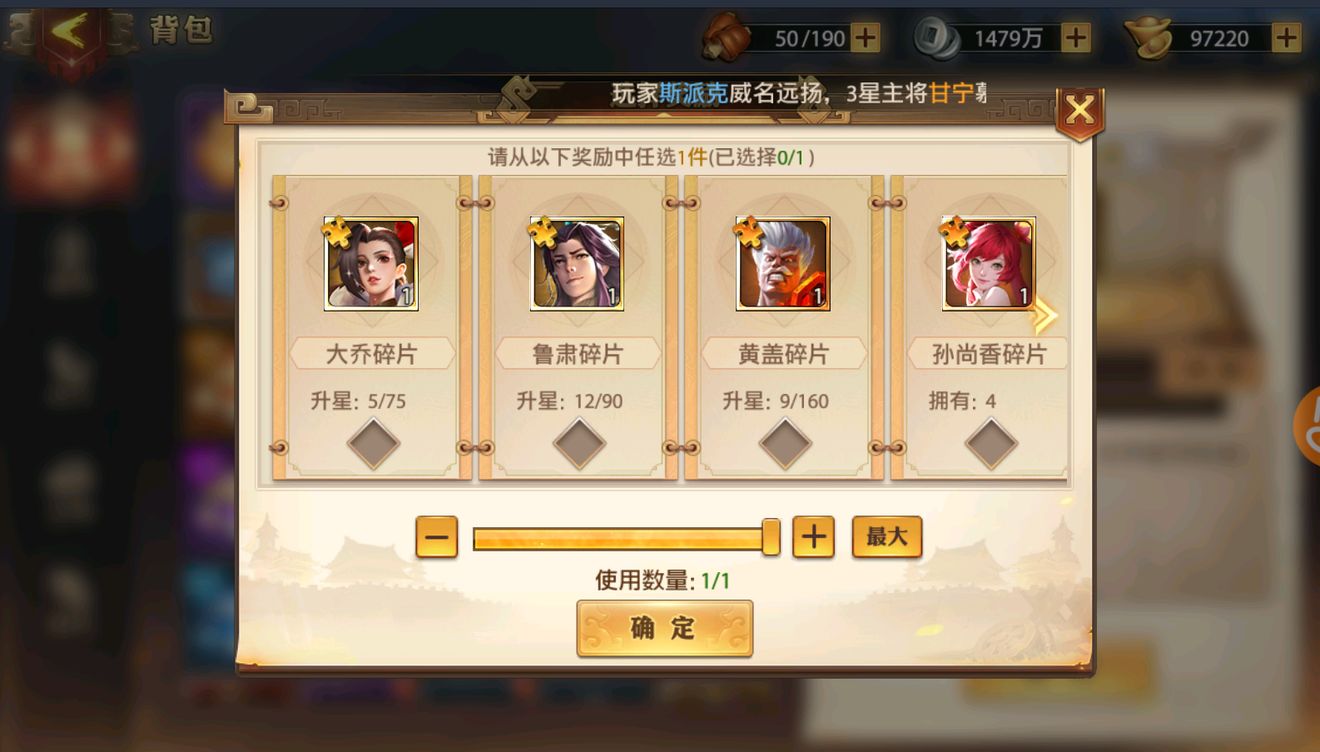Screen dimensions: 1320x752
Task: Select the Huang Gai fragment portrait
Action: pos(783,263)
